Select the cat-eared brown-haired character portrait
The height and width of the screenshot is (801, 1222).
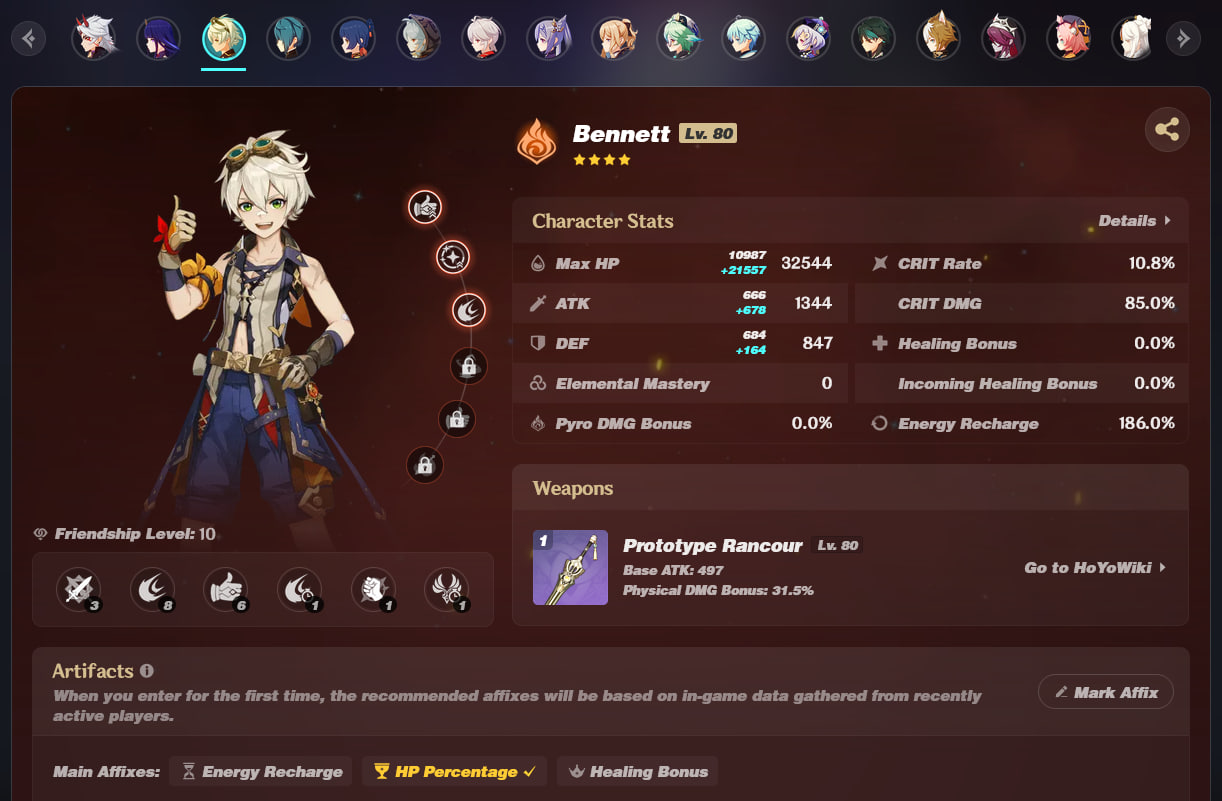(x=937, y=39)
